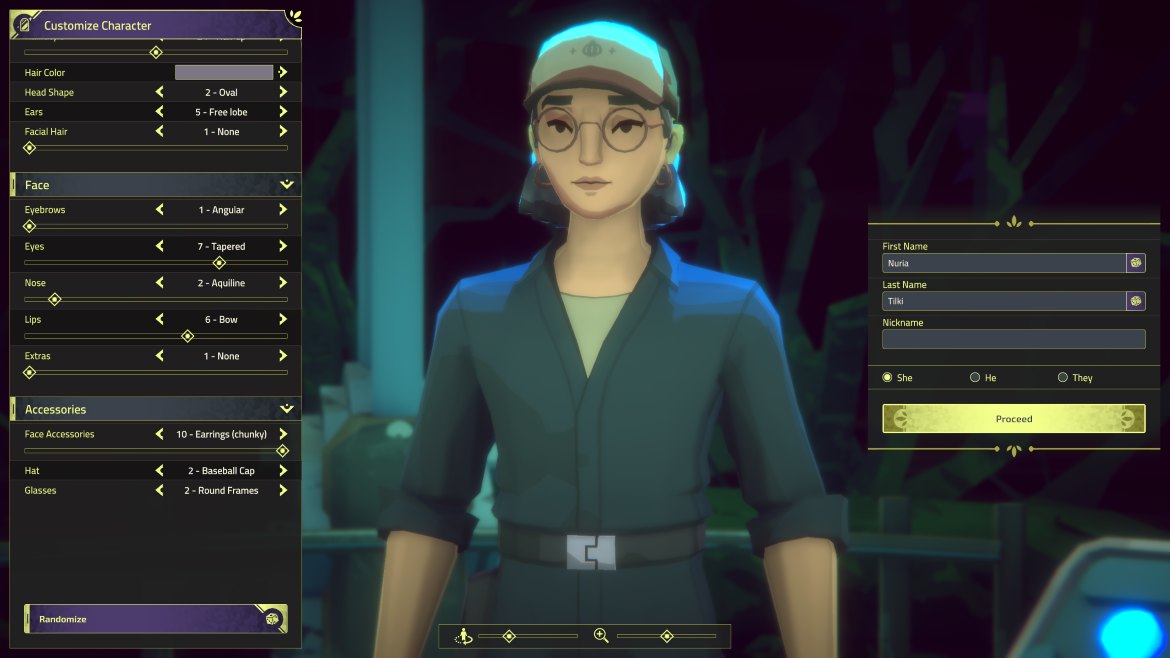This screenshot has width=1170, height=658.
Task: Click the Proceed button
Action: [x=1013, y=419]
